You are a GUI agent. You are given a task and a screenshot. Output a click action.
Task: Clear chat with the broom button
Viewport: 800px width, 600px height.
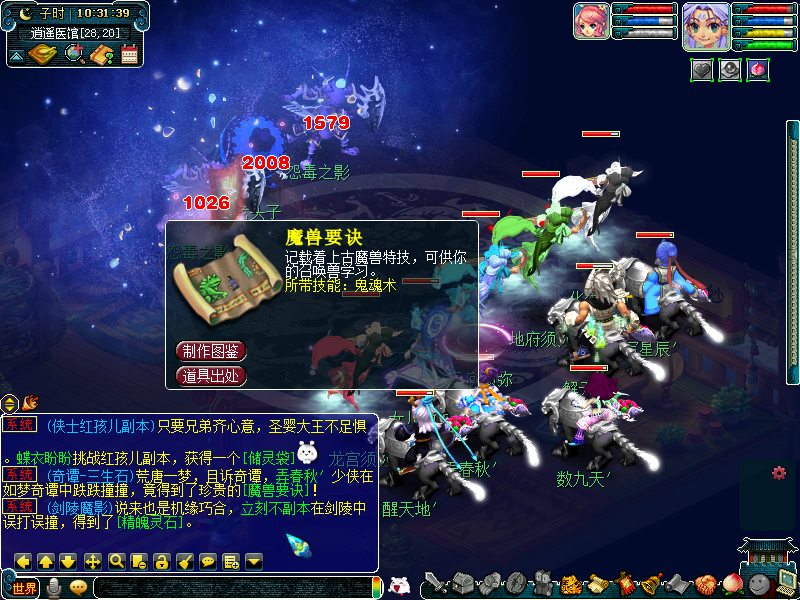[x=185, y=561]
